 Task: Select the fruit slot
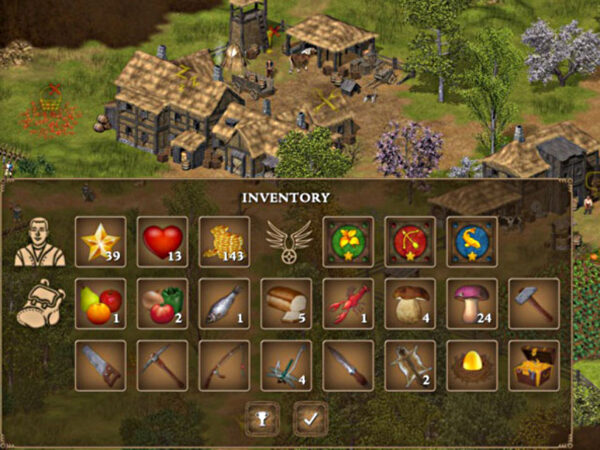pos(100,303)
